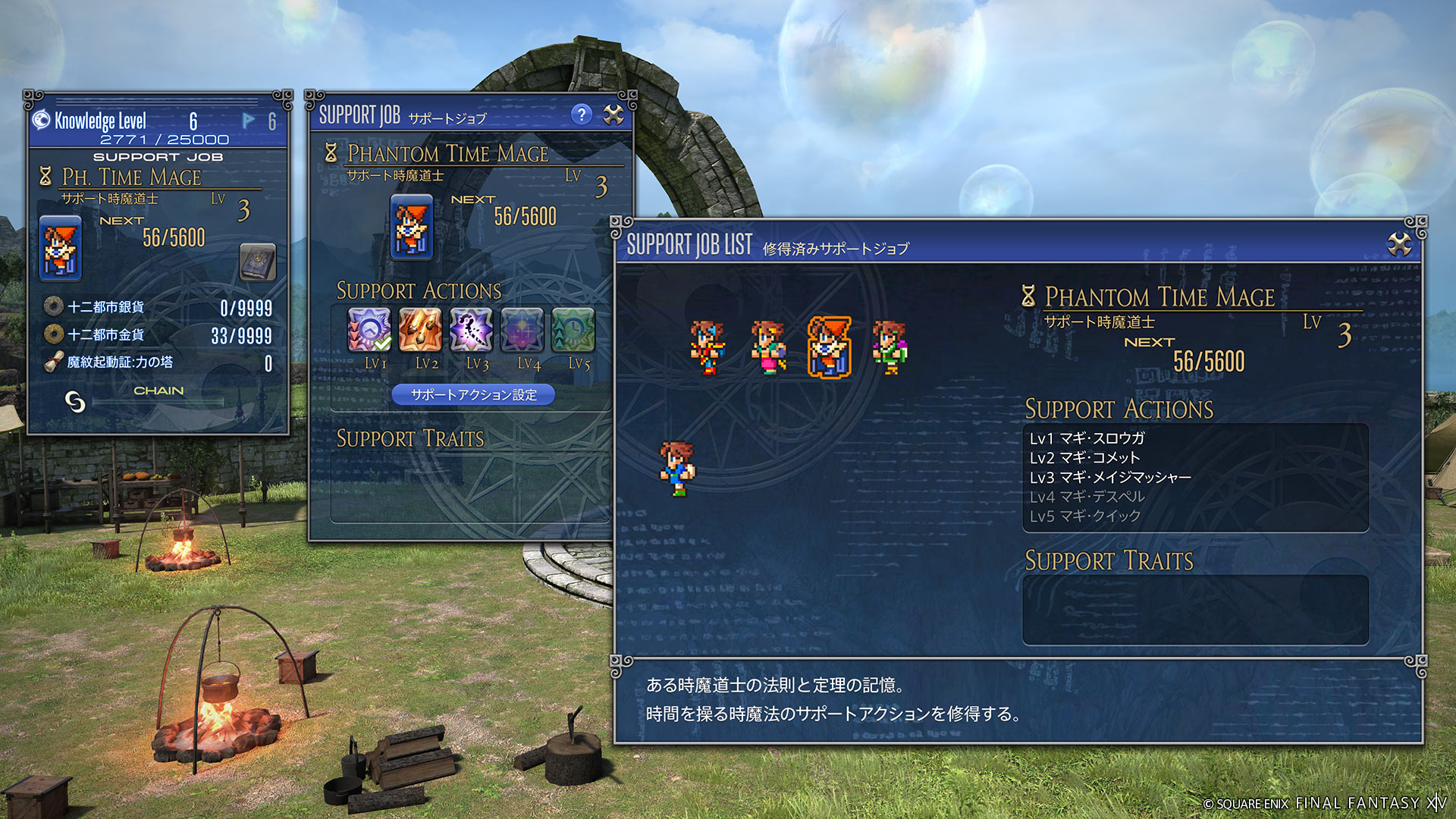
Task: Close the Support Job window
Action: click(613, 115)
